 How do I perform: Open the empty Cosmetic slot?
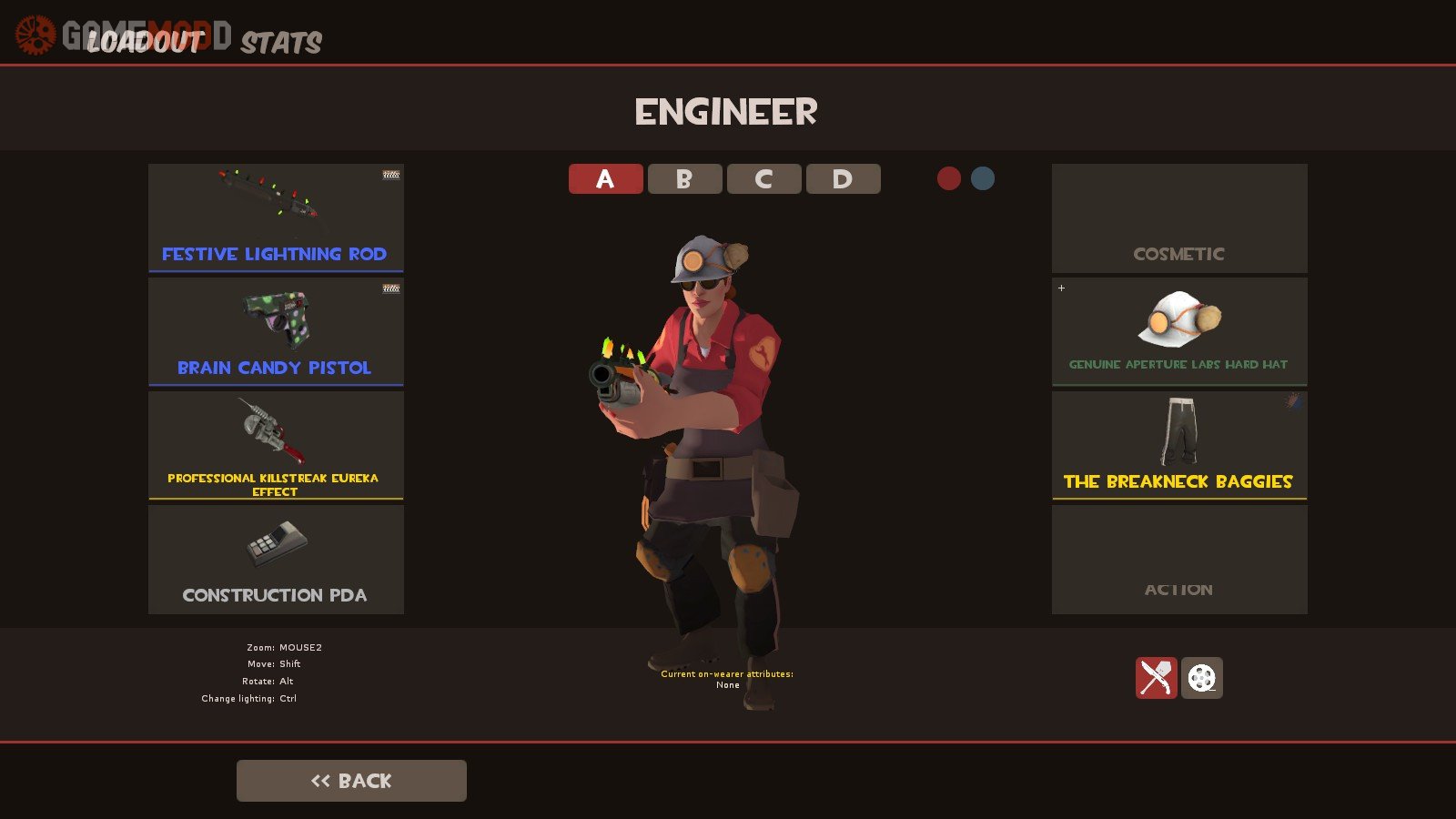click(1179, 217)
